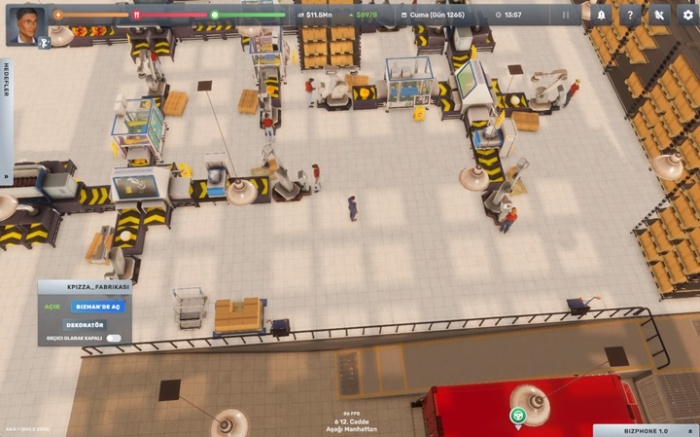Click the BIZMAN'DE AÇ button

tap(97, 307)
